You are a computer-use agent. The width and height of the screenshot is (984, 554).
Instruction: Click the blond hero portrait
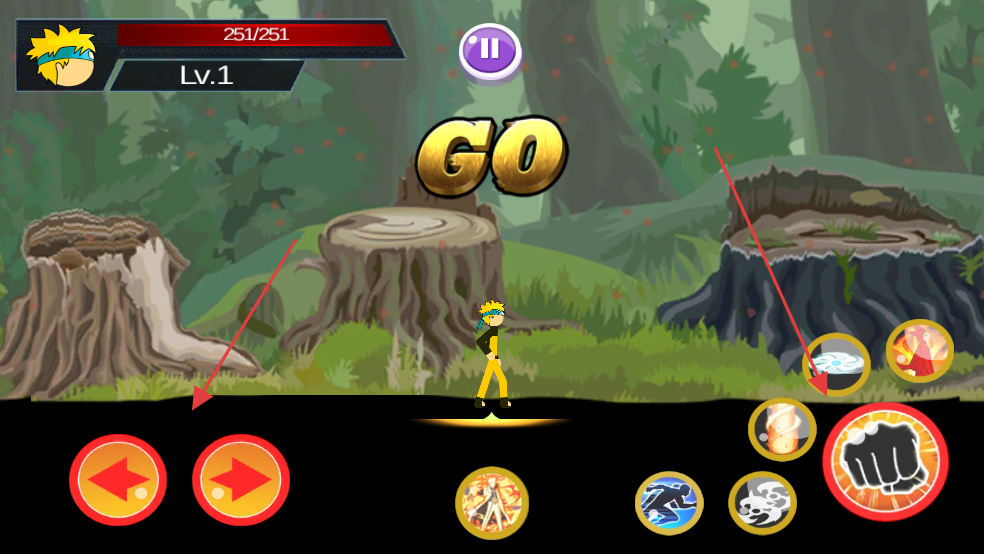(63, 57)
